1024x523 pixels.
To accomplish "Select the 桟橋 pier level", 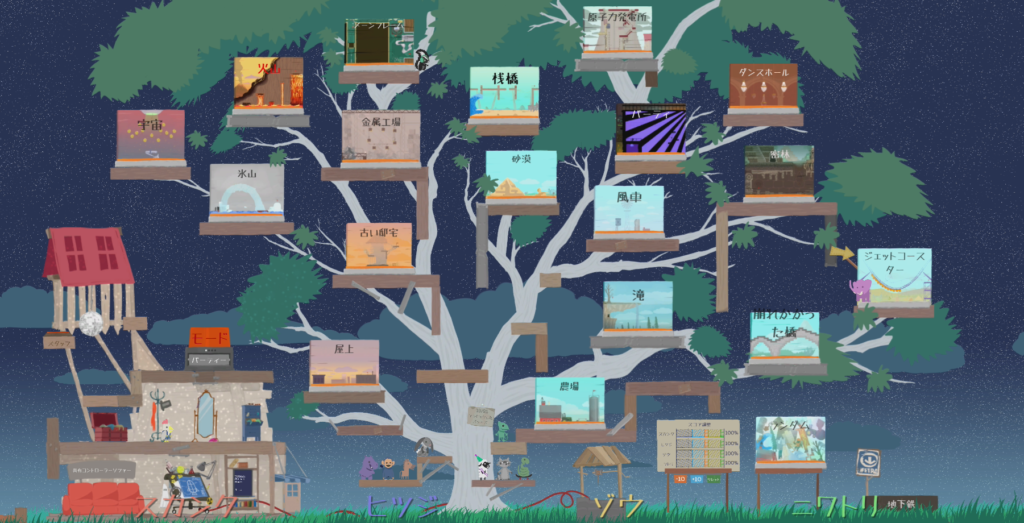I will tap(503, 95).
